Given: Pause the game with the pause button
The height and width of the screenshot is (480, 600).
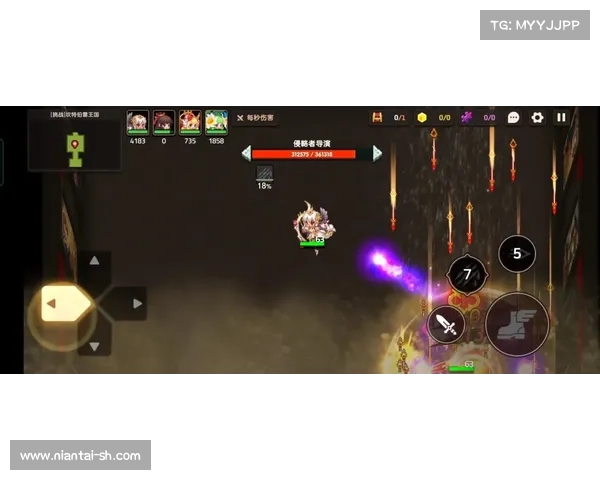Looking at the screenshot, I should [x=561, y=117].
